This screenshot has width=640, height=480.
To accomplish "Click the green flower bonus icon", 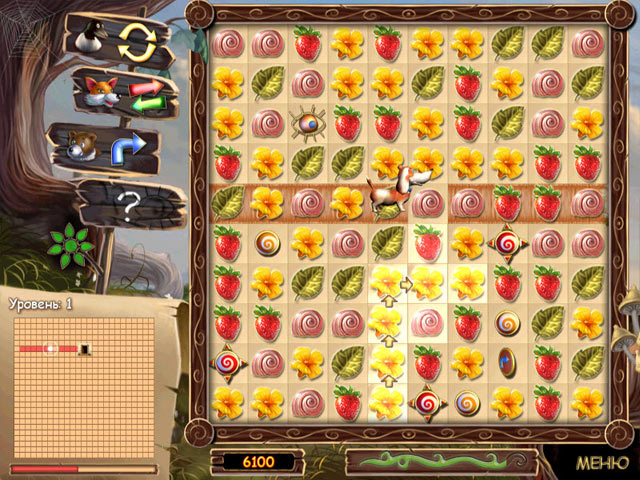I will pyautogui.click(x=71, y=240).
